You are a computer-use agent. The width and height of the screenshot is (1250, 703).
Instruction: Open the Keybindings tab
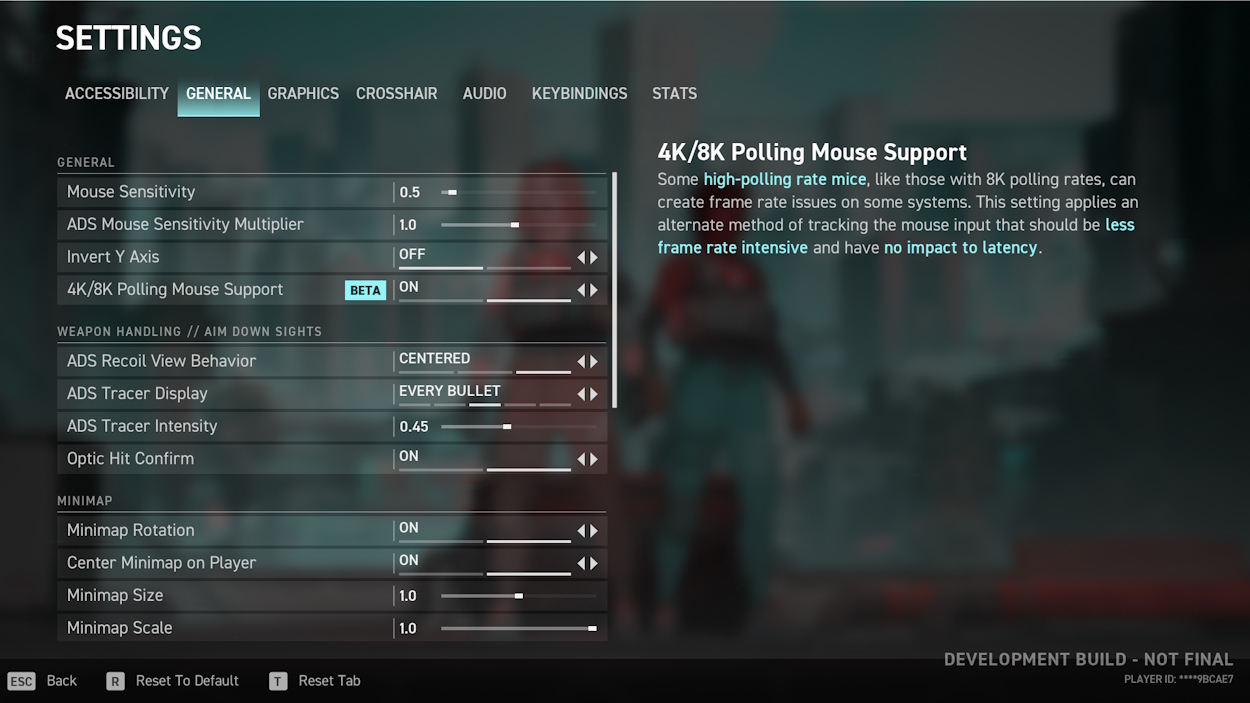click(579, 93)
